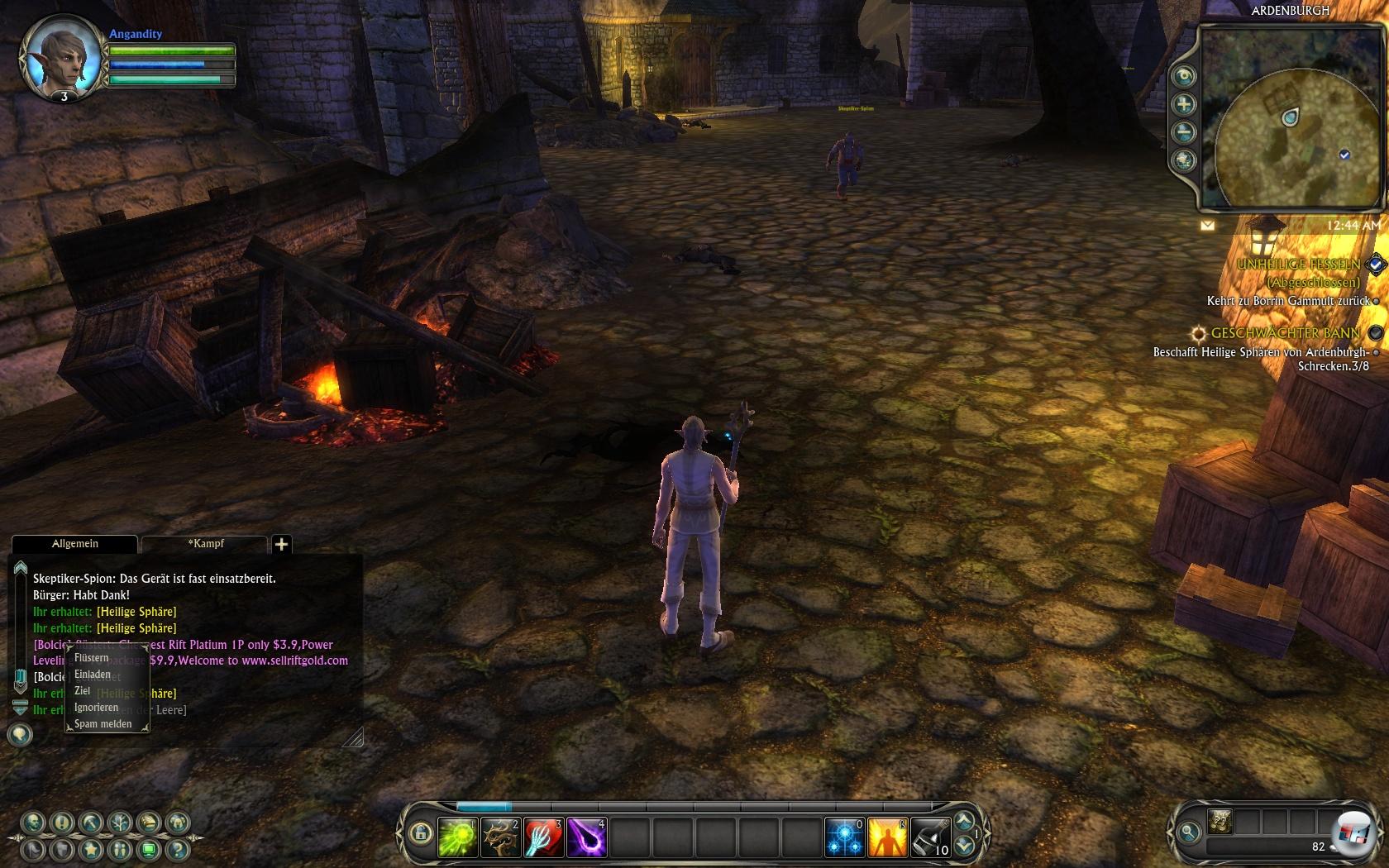Toggle the action bar lock icon

(x=421, y=833)
